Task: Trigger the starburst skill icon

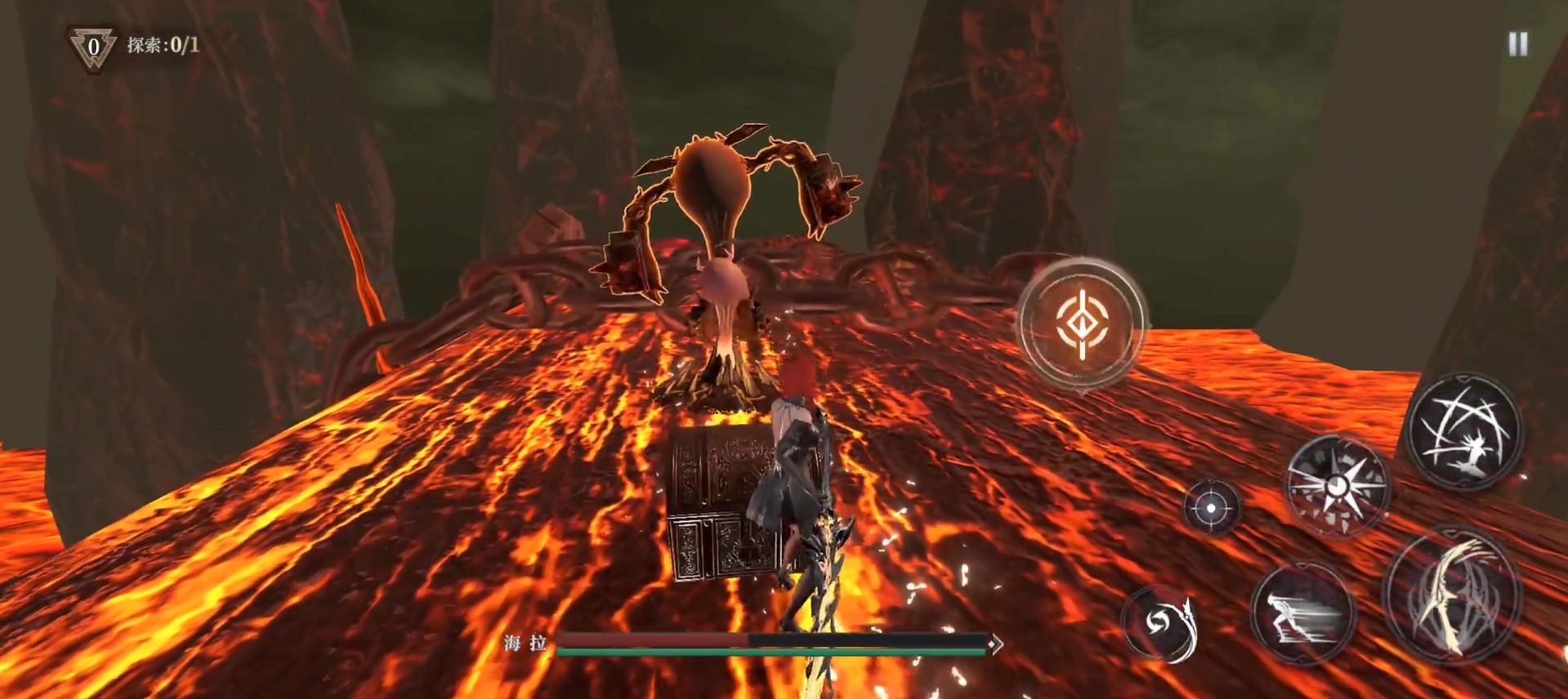Action: point(1338,486)
